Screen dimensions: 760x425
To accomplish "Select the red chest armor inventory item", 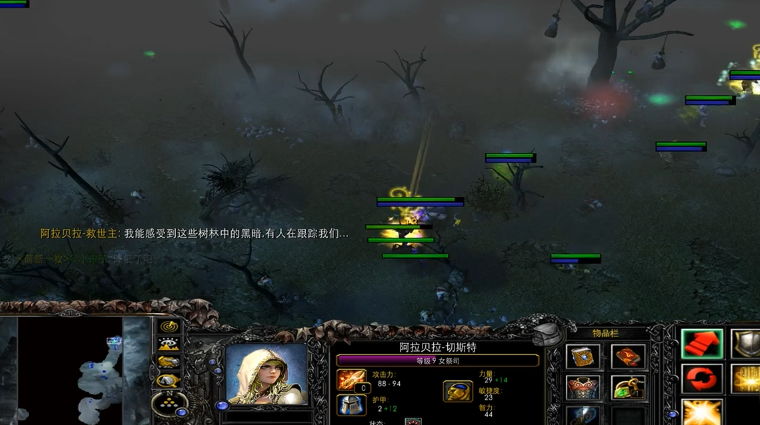I will pyautogui.click(x=584, y=387).
